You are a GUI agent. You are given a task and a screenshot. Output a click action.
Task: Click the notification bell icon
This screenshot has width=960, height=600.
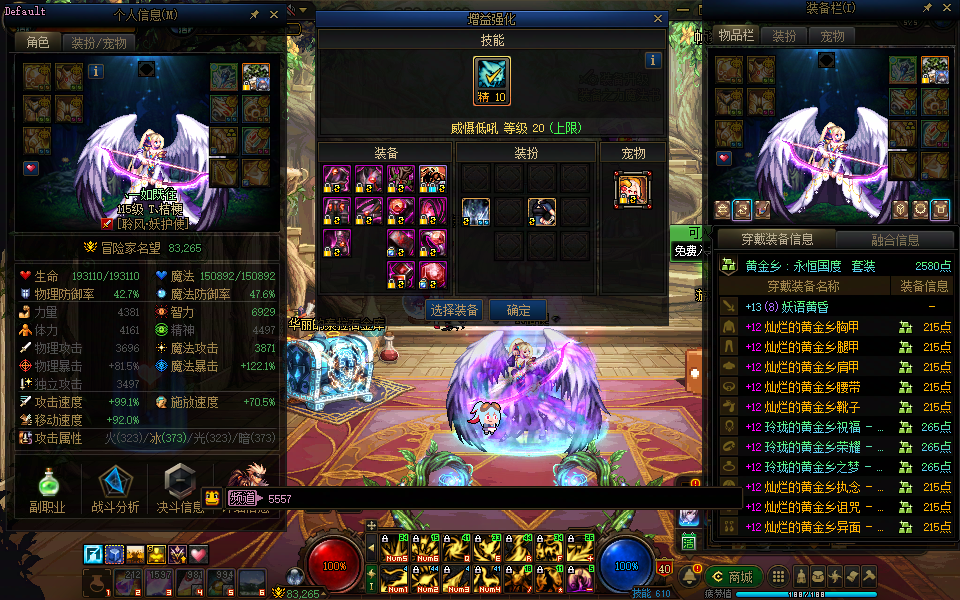point(689,577)
